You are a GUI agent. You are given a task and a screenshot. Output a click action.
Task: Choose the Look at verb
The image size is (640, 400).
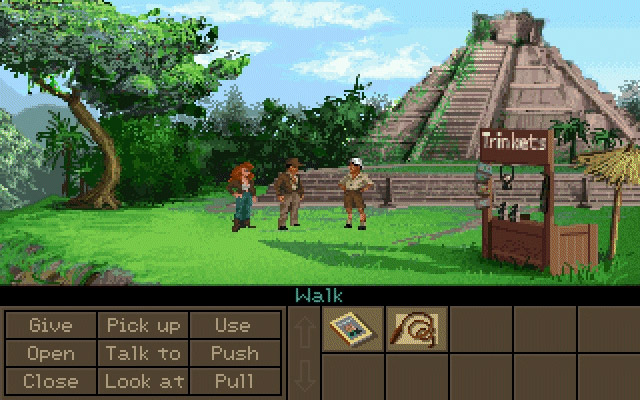coord(143,381)
